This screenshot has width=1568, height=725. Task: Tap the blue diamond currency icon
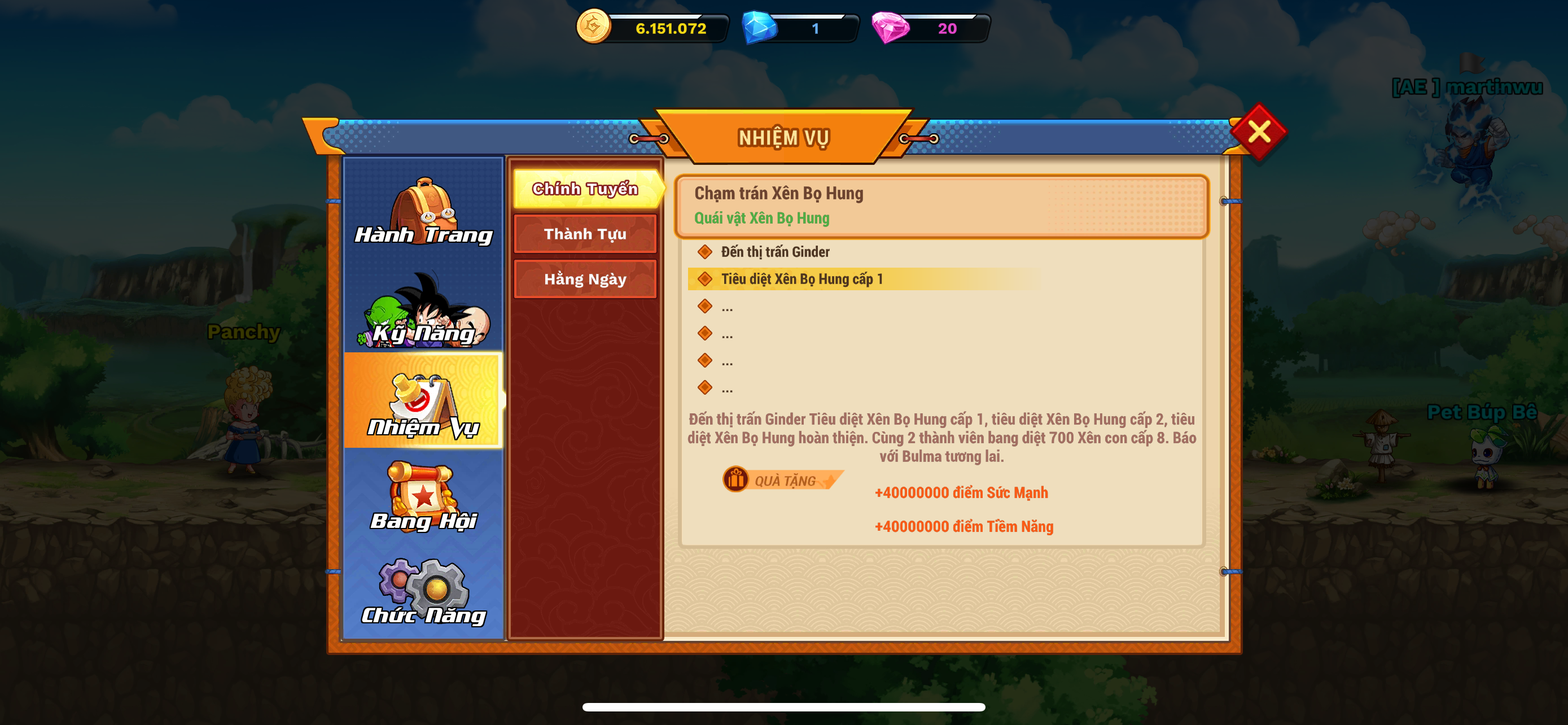(759, 28)
